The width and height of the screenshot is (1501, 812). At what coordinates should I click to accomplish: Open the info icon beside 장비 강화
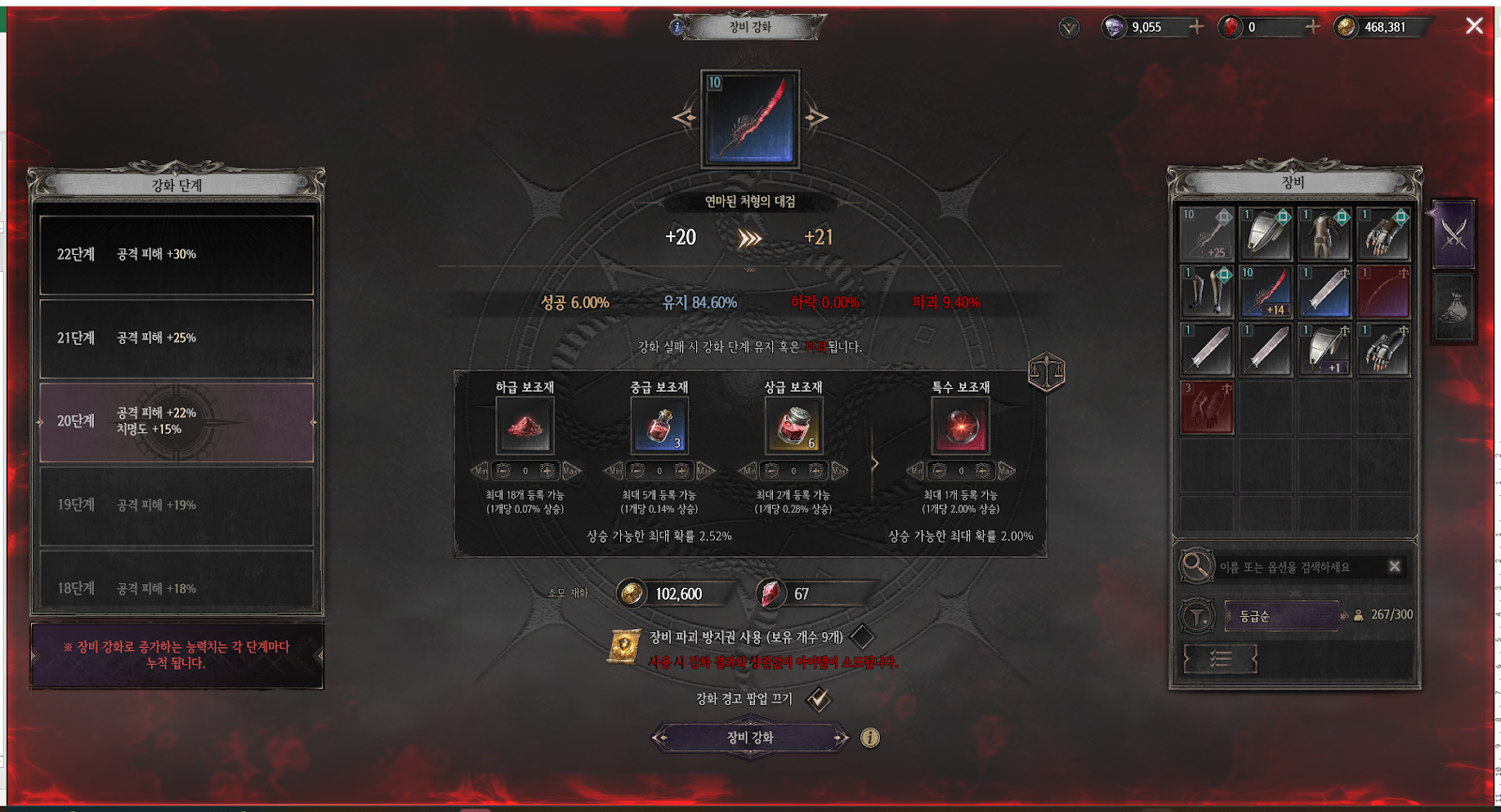tap(871, 738)
